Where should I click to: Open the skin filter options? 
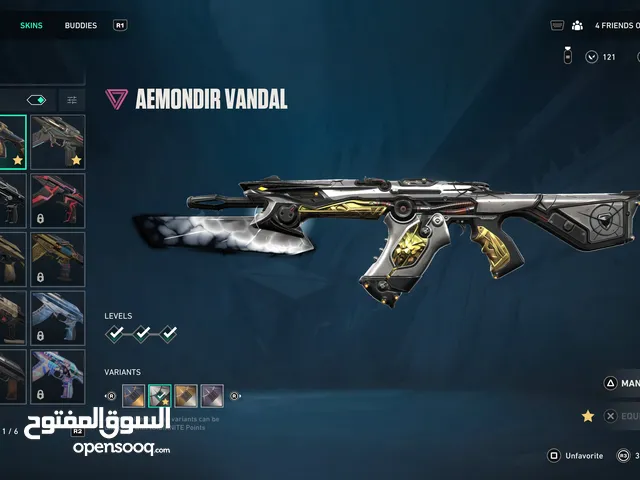coord(72,100)
